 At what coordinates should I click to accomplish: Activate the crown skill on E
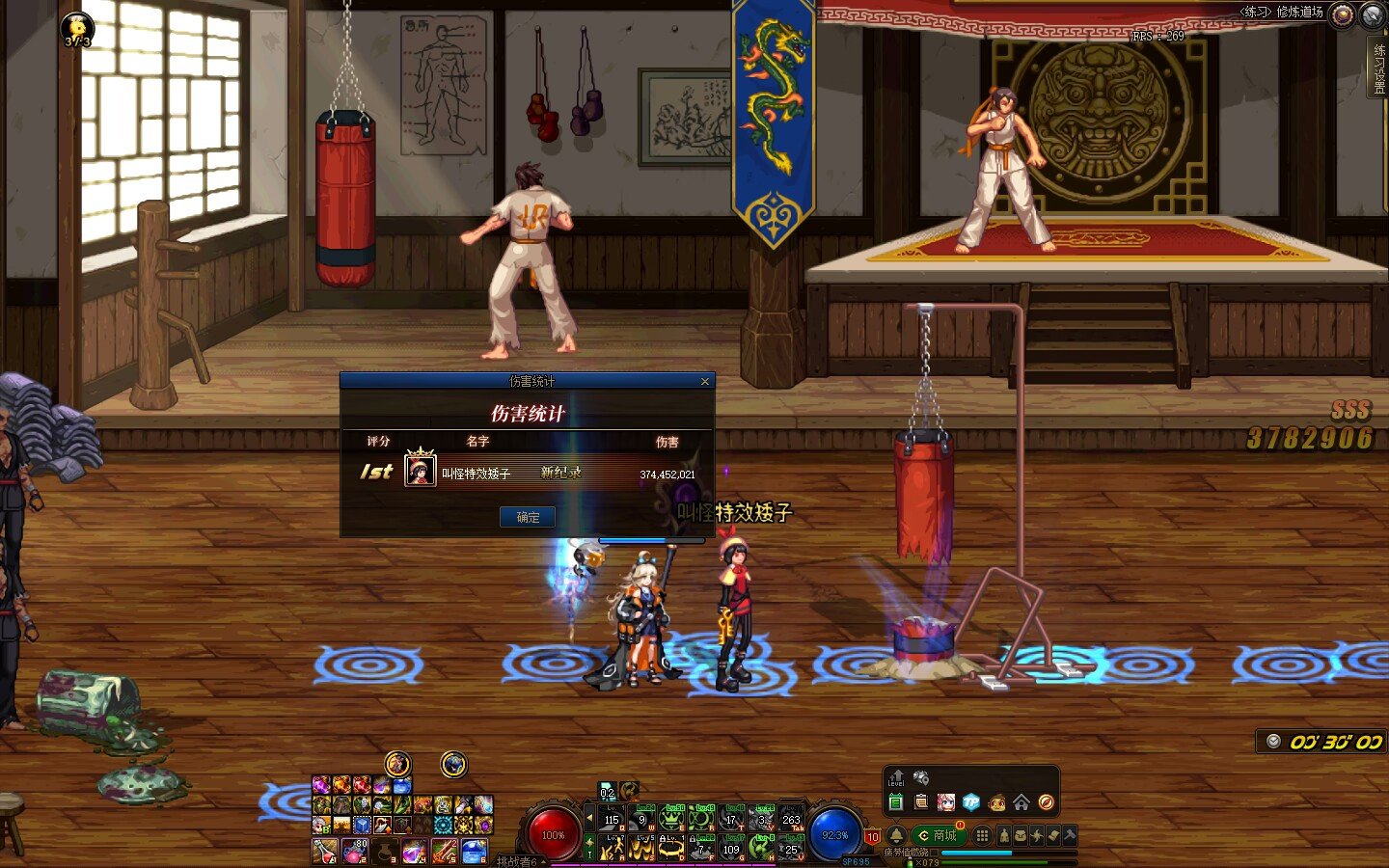point(671,819)
